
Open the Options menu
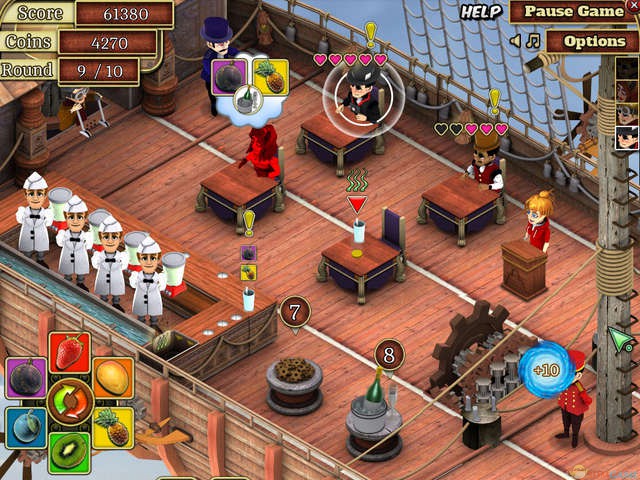593,41
